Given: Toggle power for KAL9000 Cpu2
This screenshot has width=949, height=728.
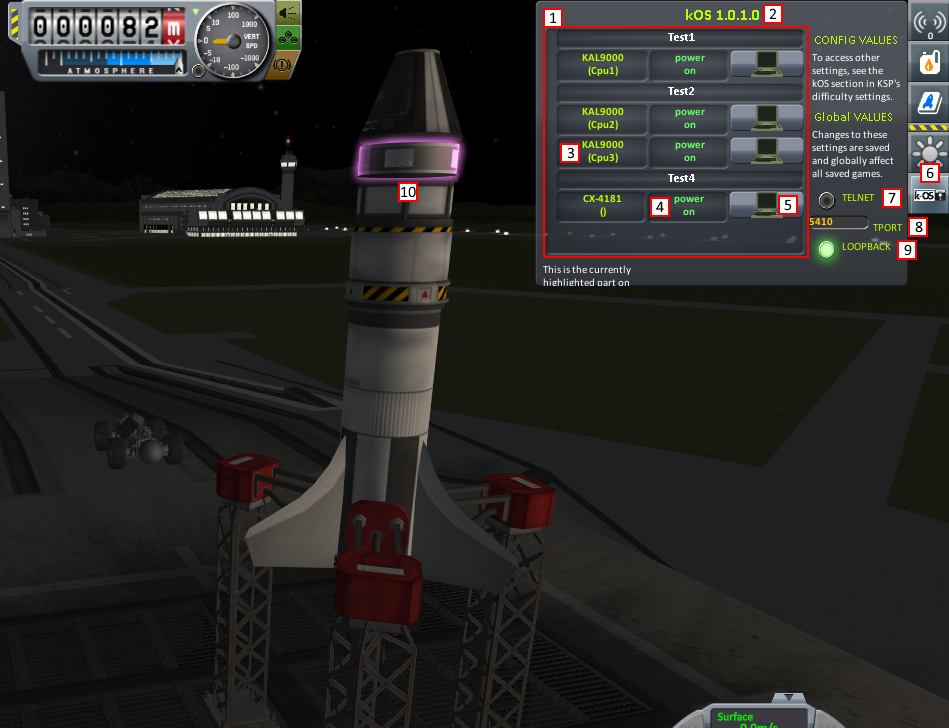Looking at the screenshot, I should (689, 118).
